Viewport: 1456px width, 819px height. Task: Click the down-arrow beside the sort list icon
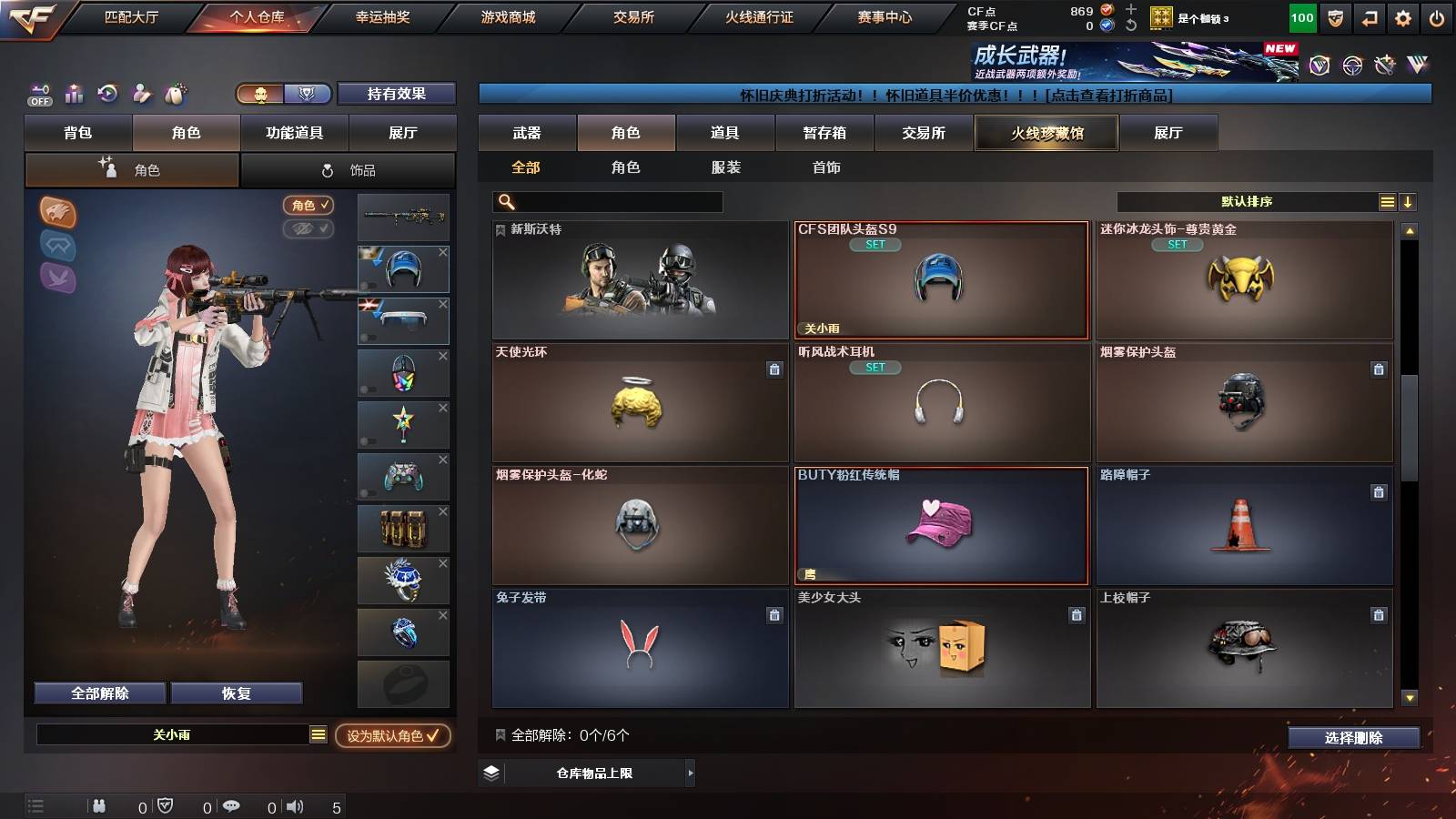click(x=1407, y=201)
